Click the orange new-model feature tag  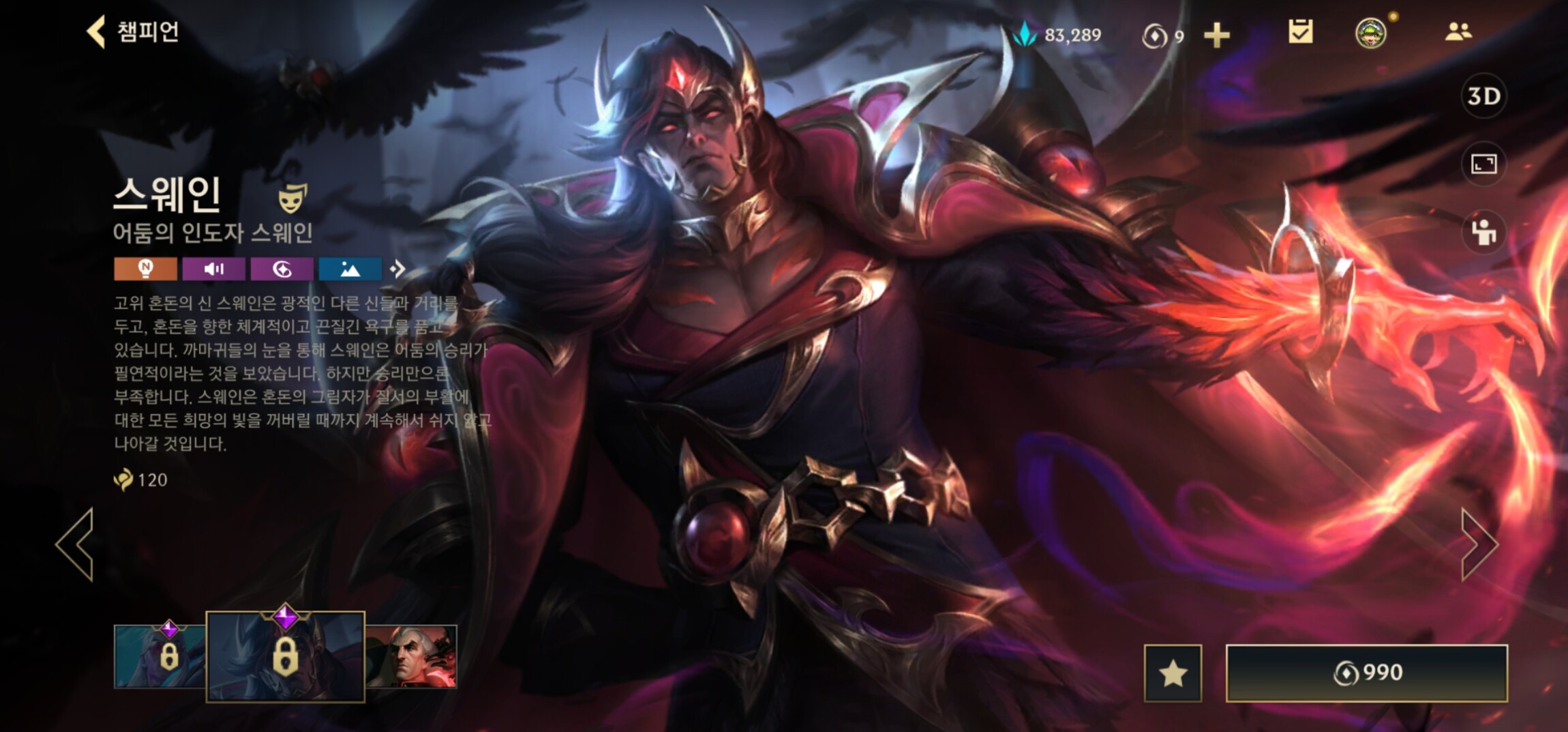145,269
